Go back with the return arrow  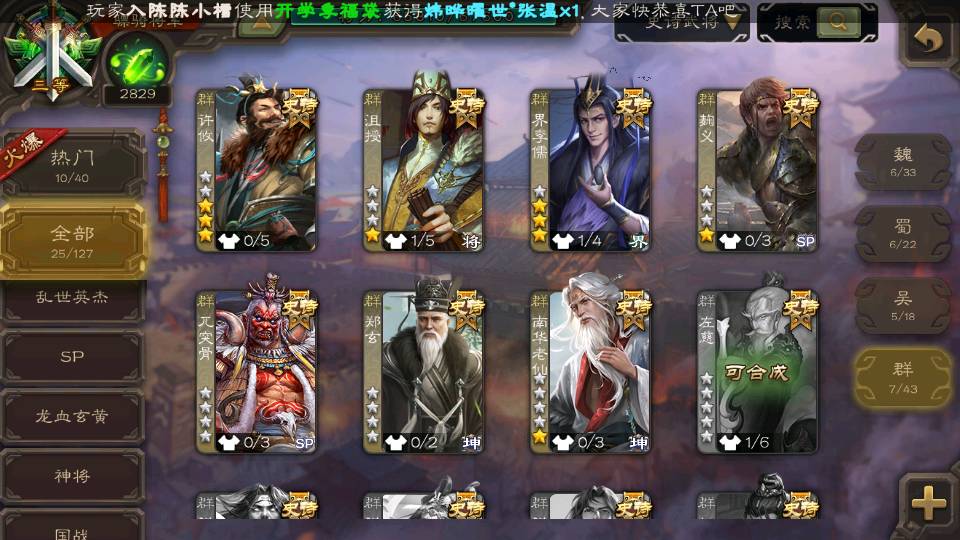coord(930,40)
